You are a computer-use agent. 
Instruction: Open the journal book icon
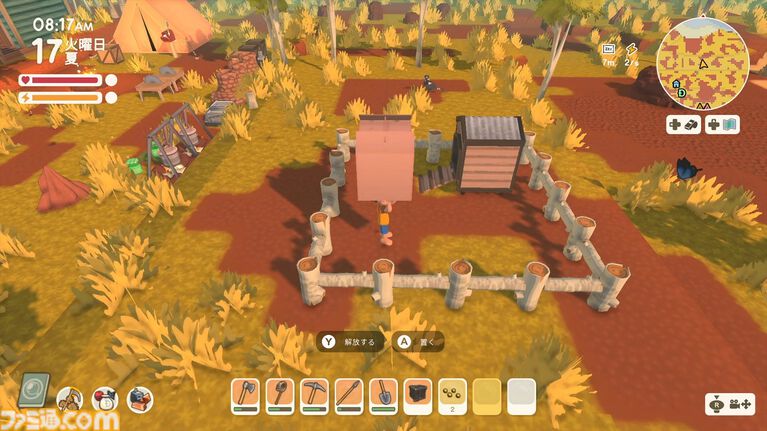coord(34,390)
